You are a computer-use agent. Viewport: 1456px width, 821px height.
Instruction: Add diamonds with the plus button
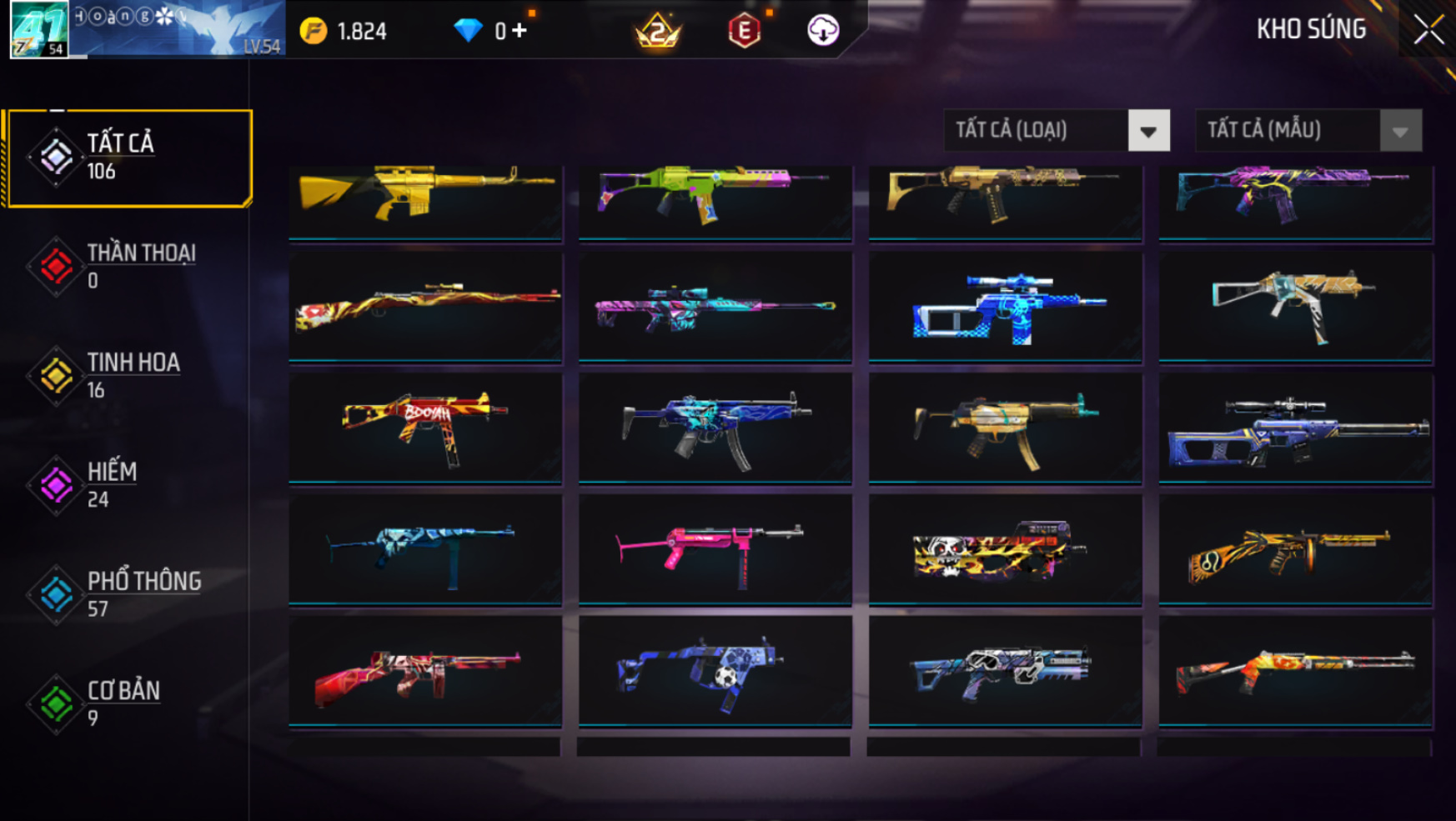coord(520,31)
